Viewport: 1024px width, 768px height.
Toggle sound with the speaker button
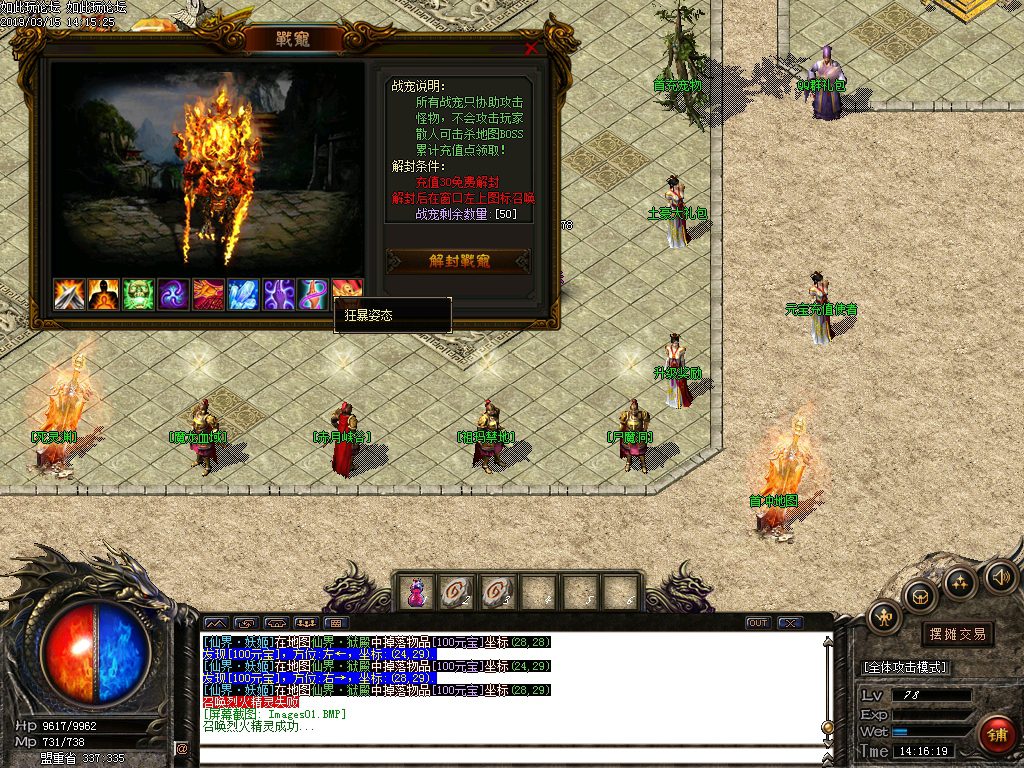tap(1000, 576)
